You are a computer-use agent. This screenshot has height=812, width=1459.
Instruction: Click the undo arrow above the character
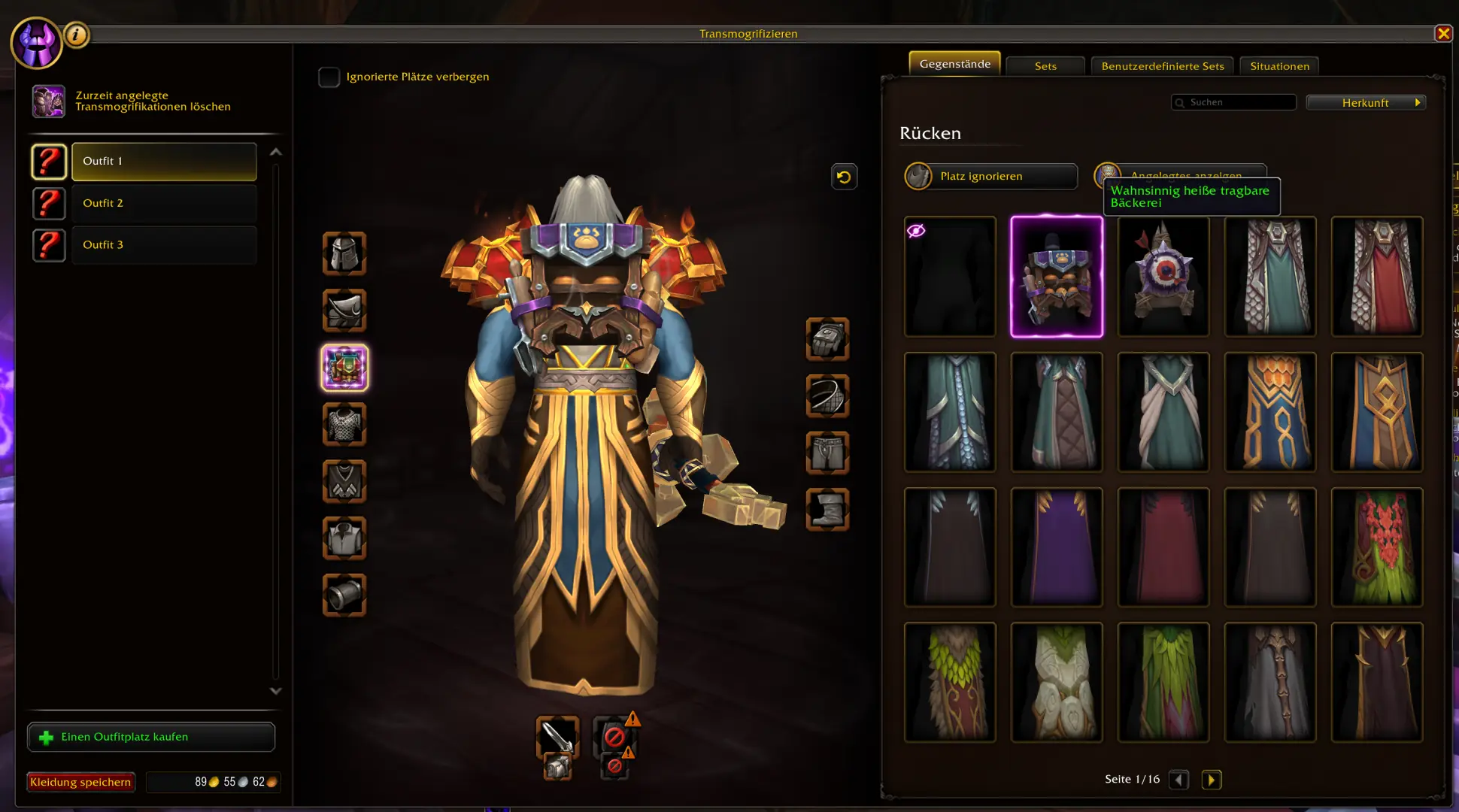pos(843,176)
